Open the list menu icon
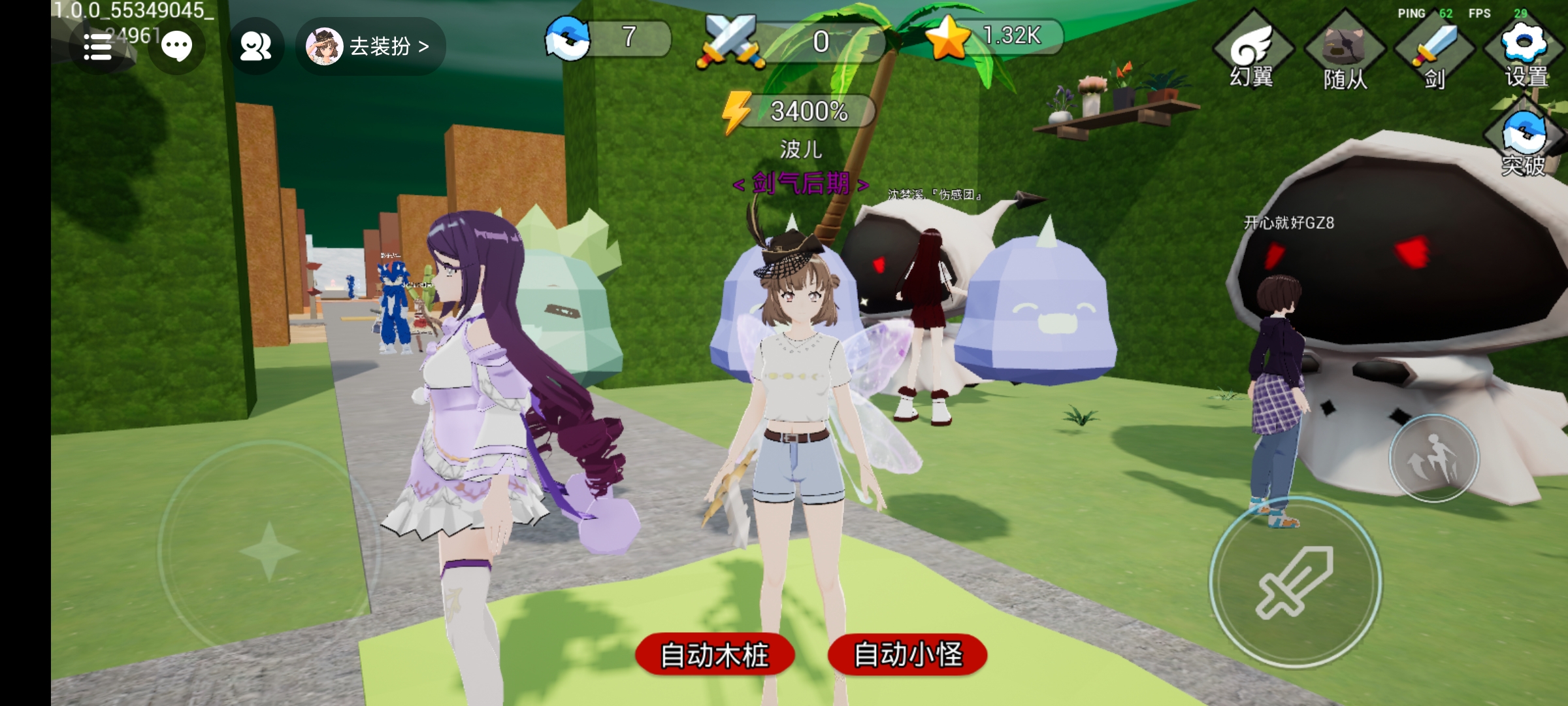The image size is (1568, 706). (x=98, y=47)
